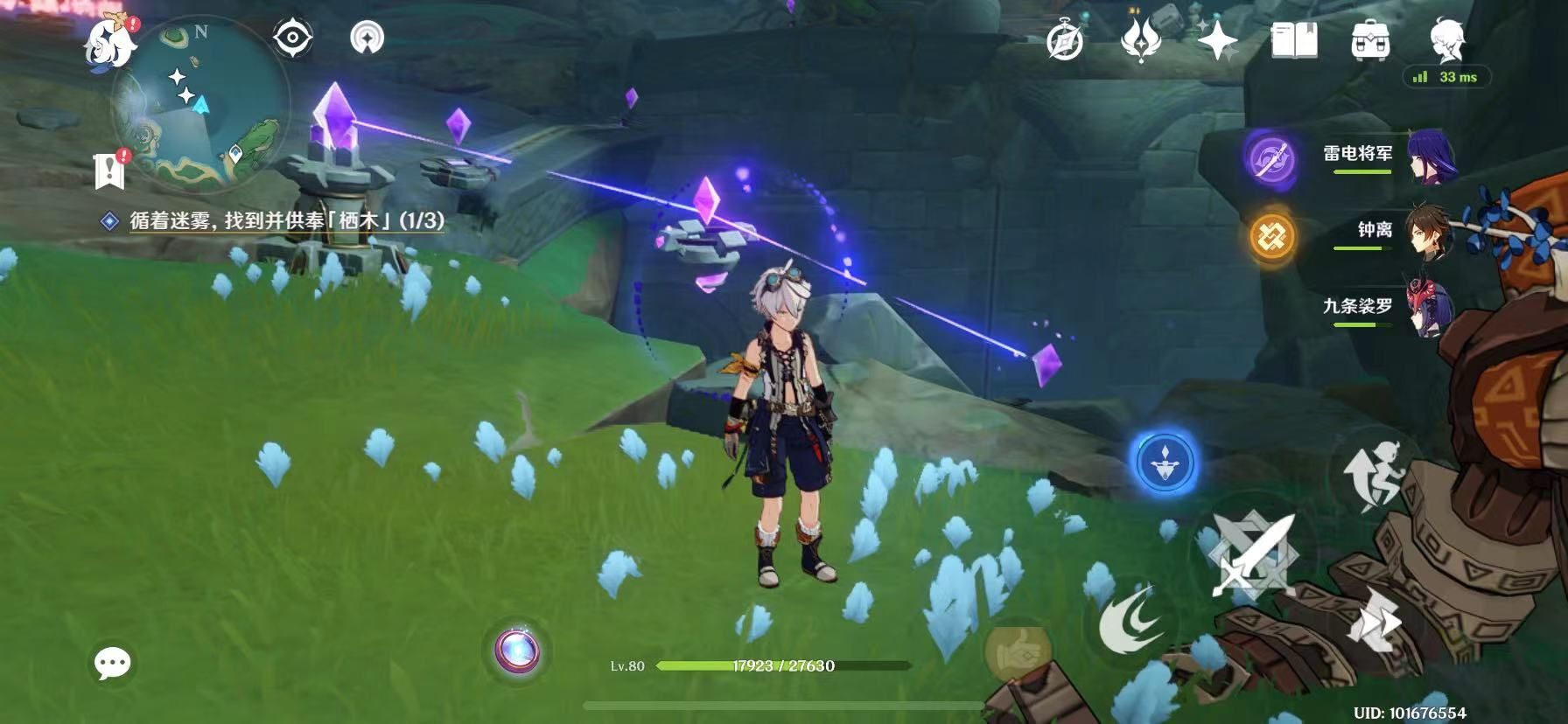Open the backpack inventory
Viewport: 1568px width, 724px height.
(x=1370, y=40)
